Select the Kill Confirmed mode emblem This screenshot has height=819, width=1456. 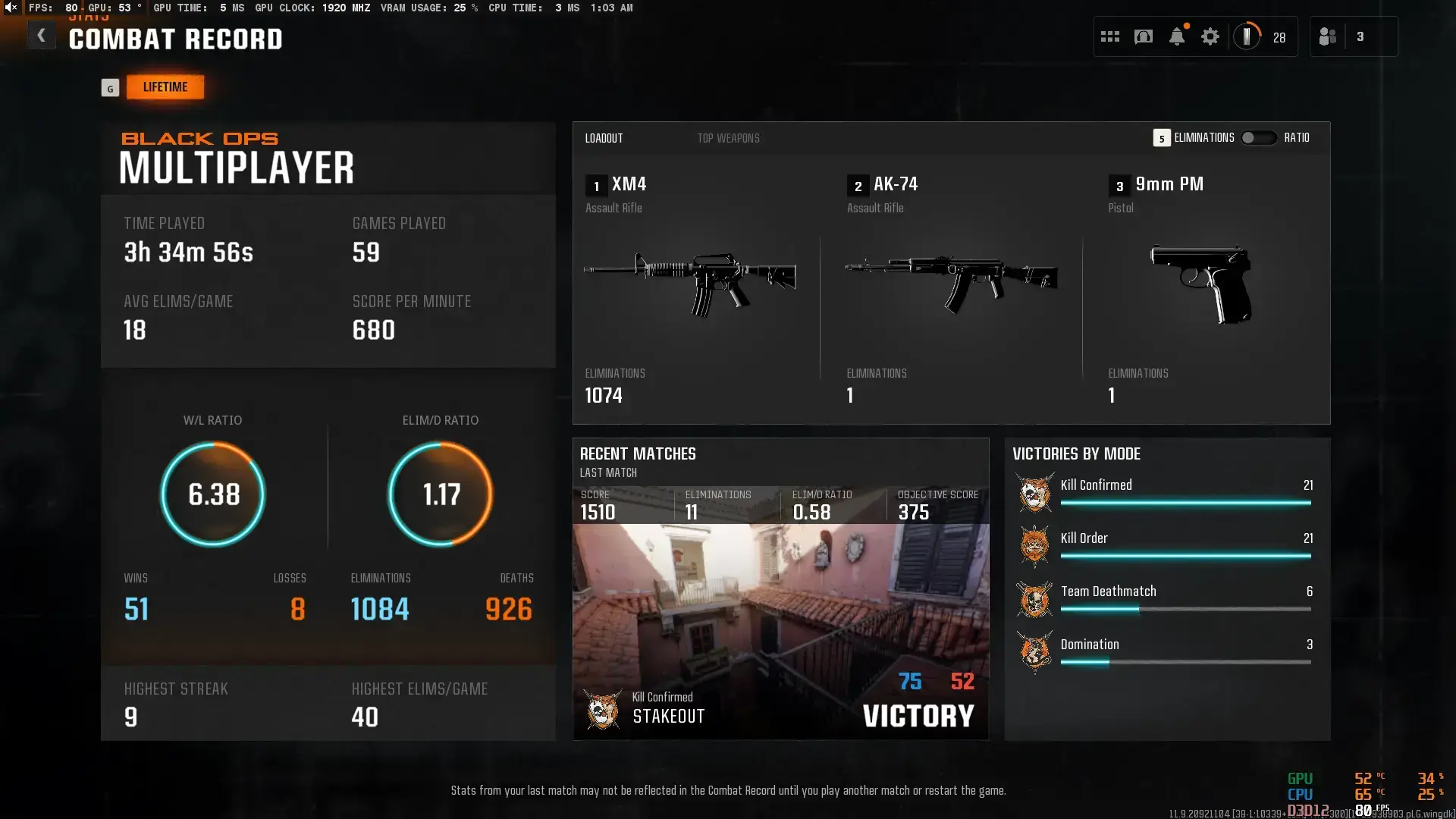(x=1034, y=493)
